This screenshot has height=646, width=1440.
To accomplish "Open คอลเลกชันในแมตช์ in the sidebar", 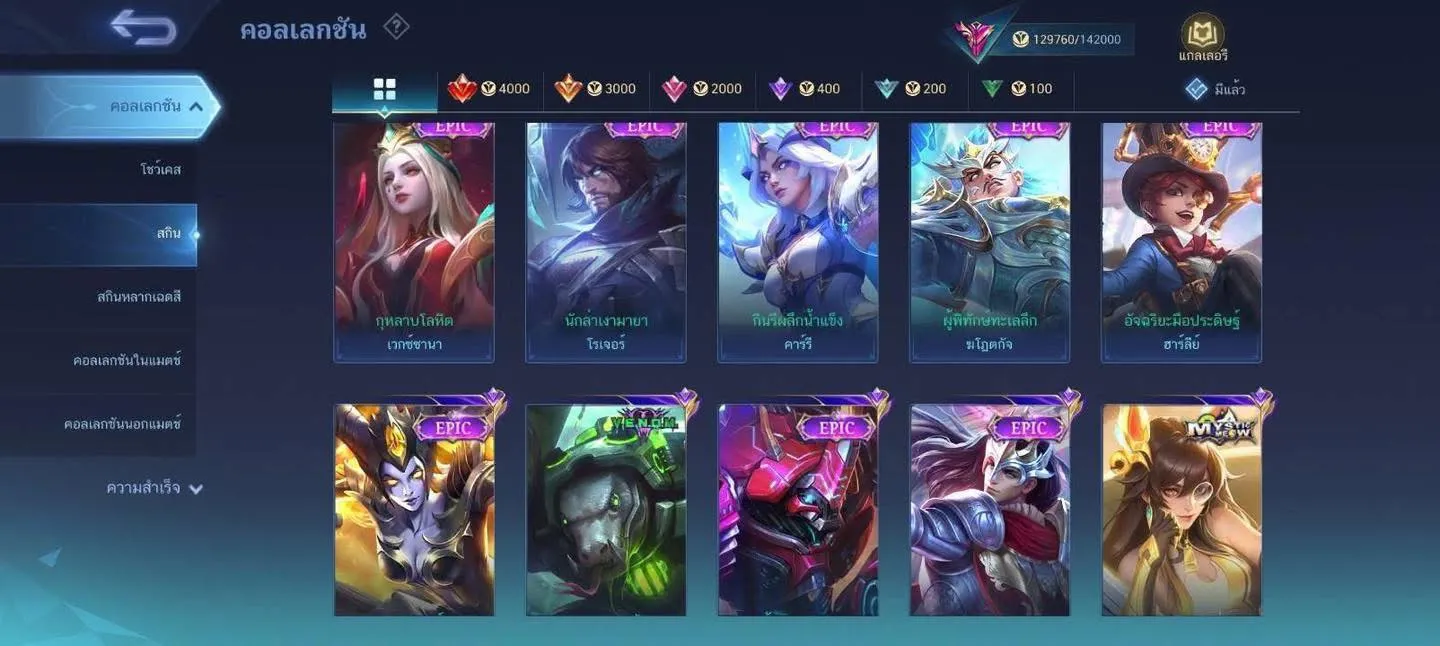I will click(127, 360).
